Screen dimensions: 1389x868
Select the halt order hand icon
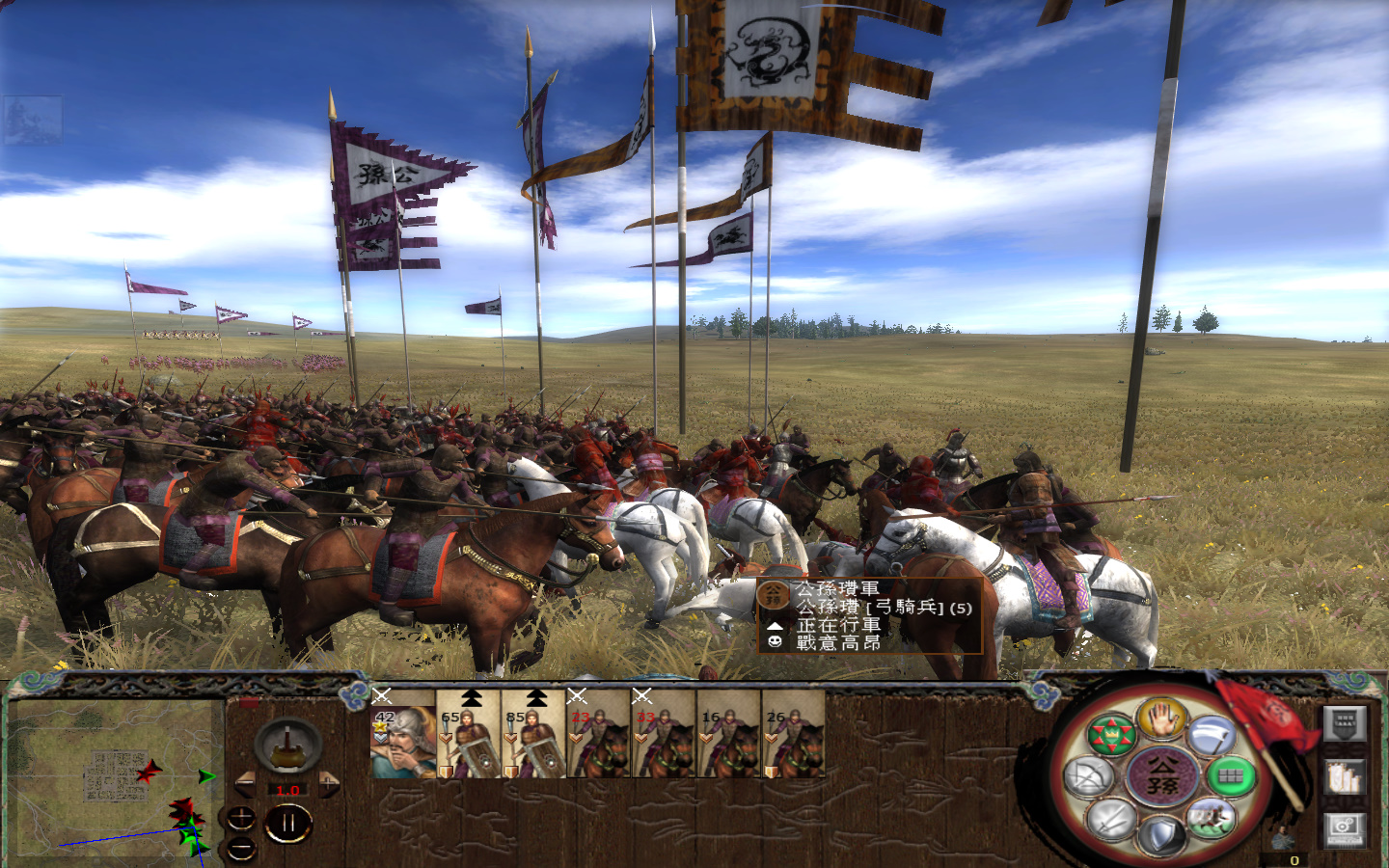pyautogui.click(x=1163, y=719)
